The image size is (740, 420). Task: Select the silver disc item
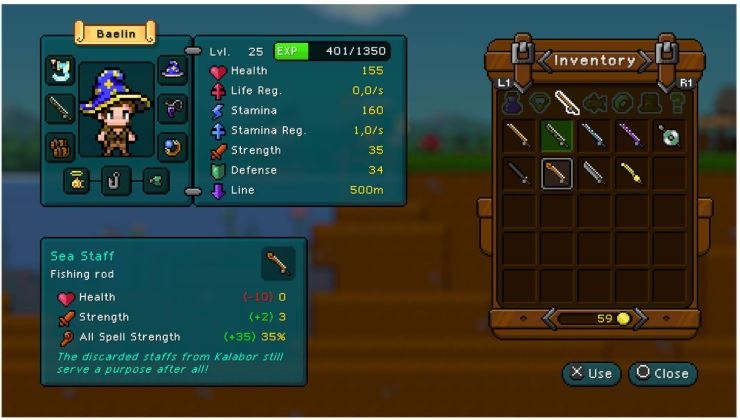tap(669, 135)
